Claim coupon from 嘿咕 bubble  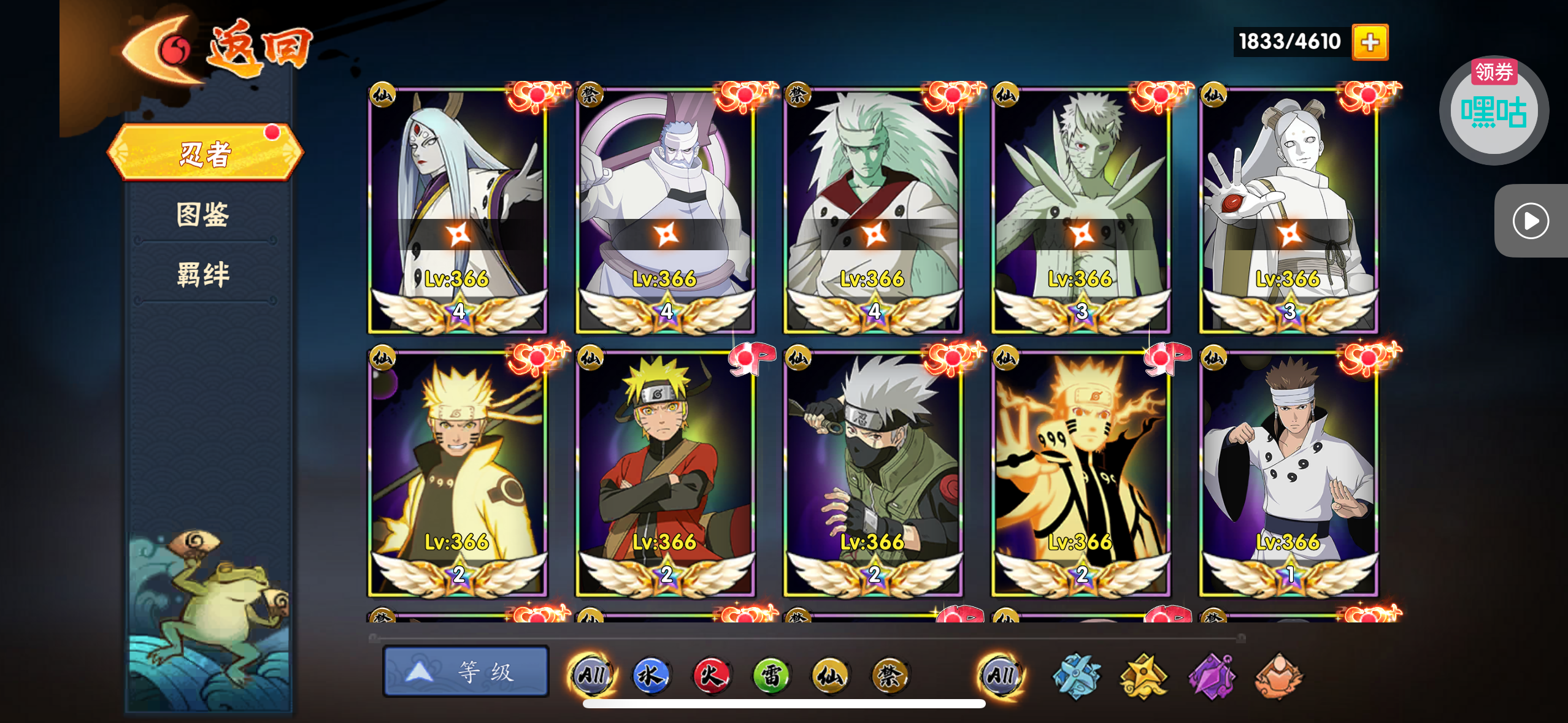(x=1493, y=110)
